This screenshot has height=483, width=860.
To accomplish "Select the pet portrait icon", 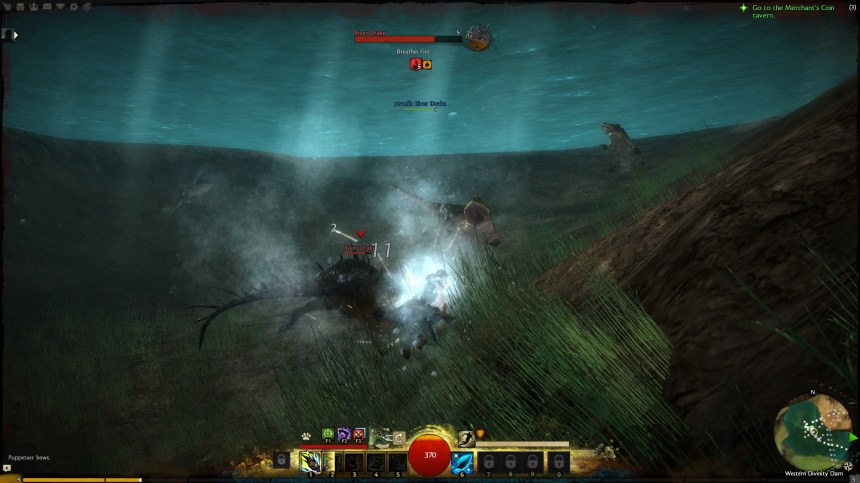I will point(380,436).
